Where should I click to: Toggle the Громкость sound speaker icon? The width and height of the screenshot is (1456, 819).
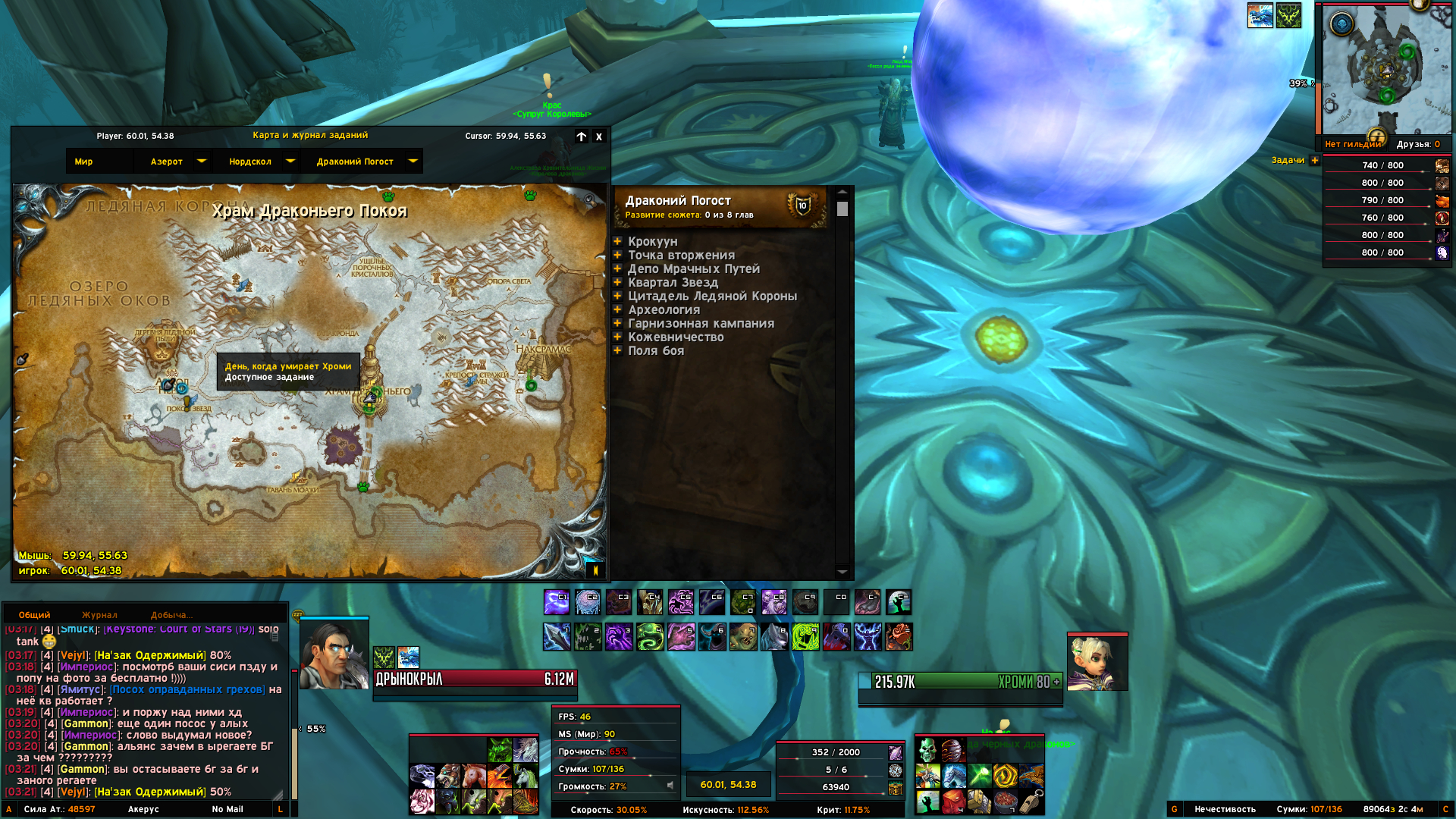coord(670,786)
